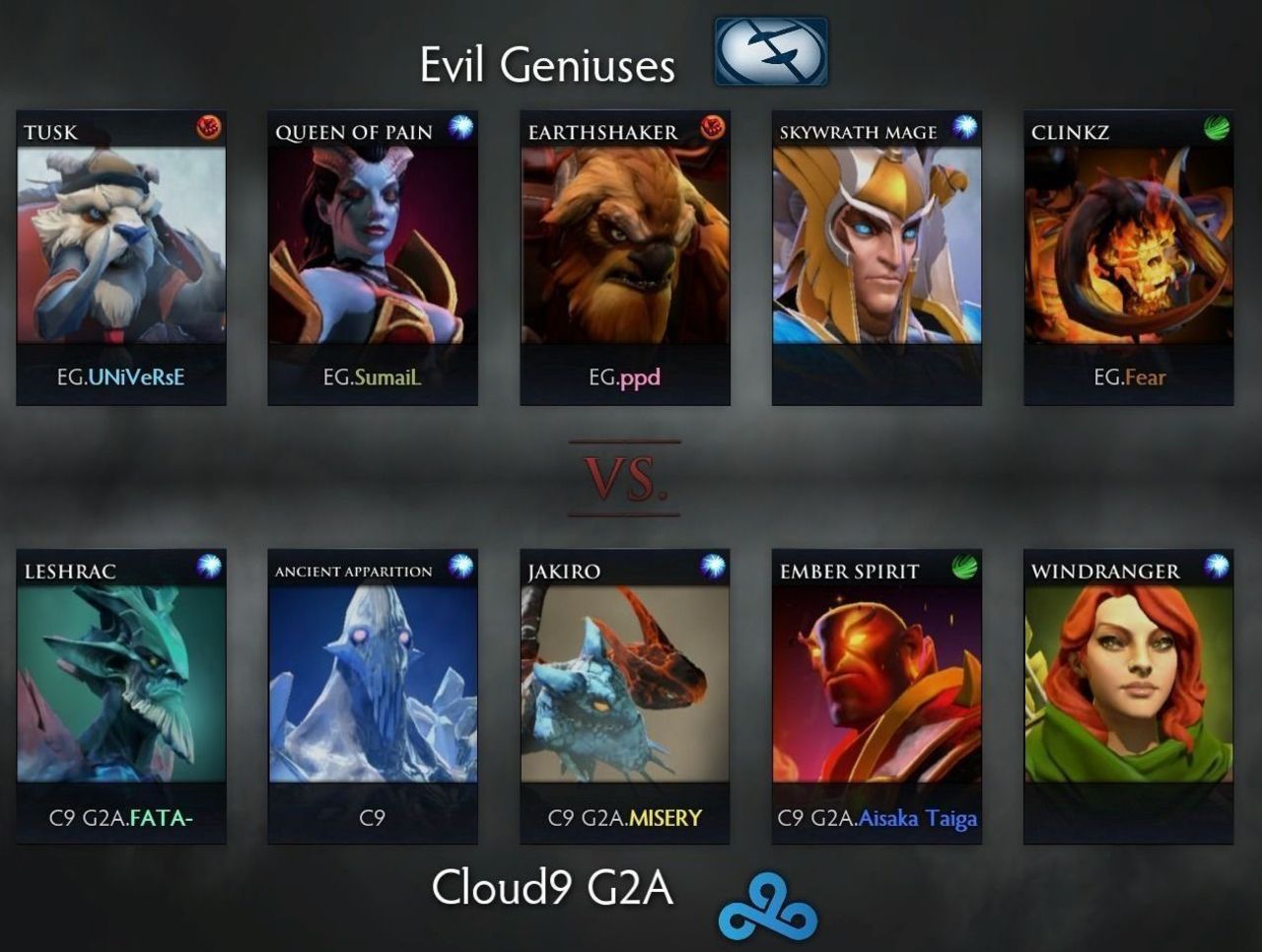The height and width of the screenshot is (952, 1262).
Task: Open the Skywrath Mage card
Action: point(876,245)
